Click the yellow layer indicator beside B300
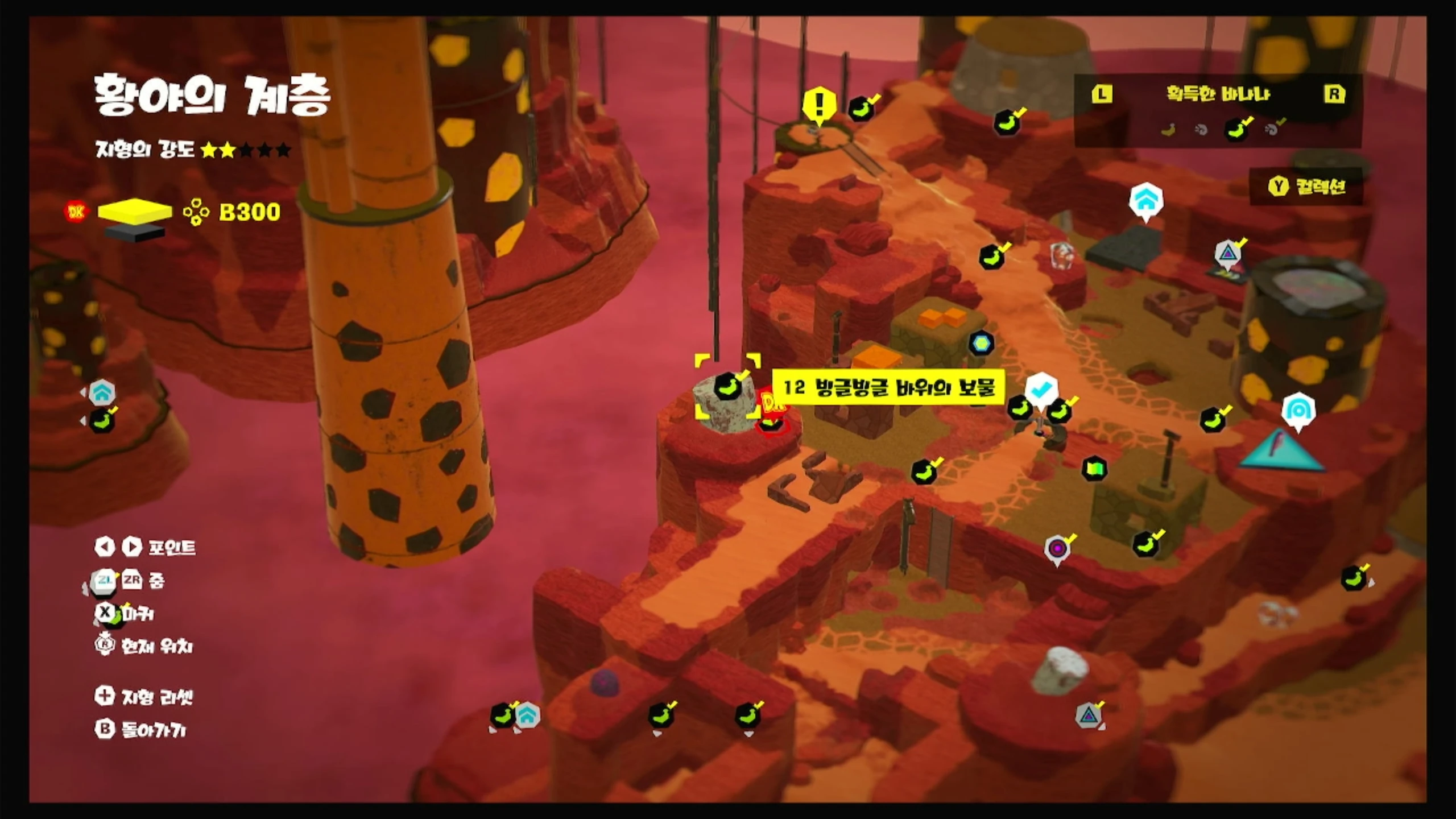This screenshot has height=819, width=1456. coord(135,212)
